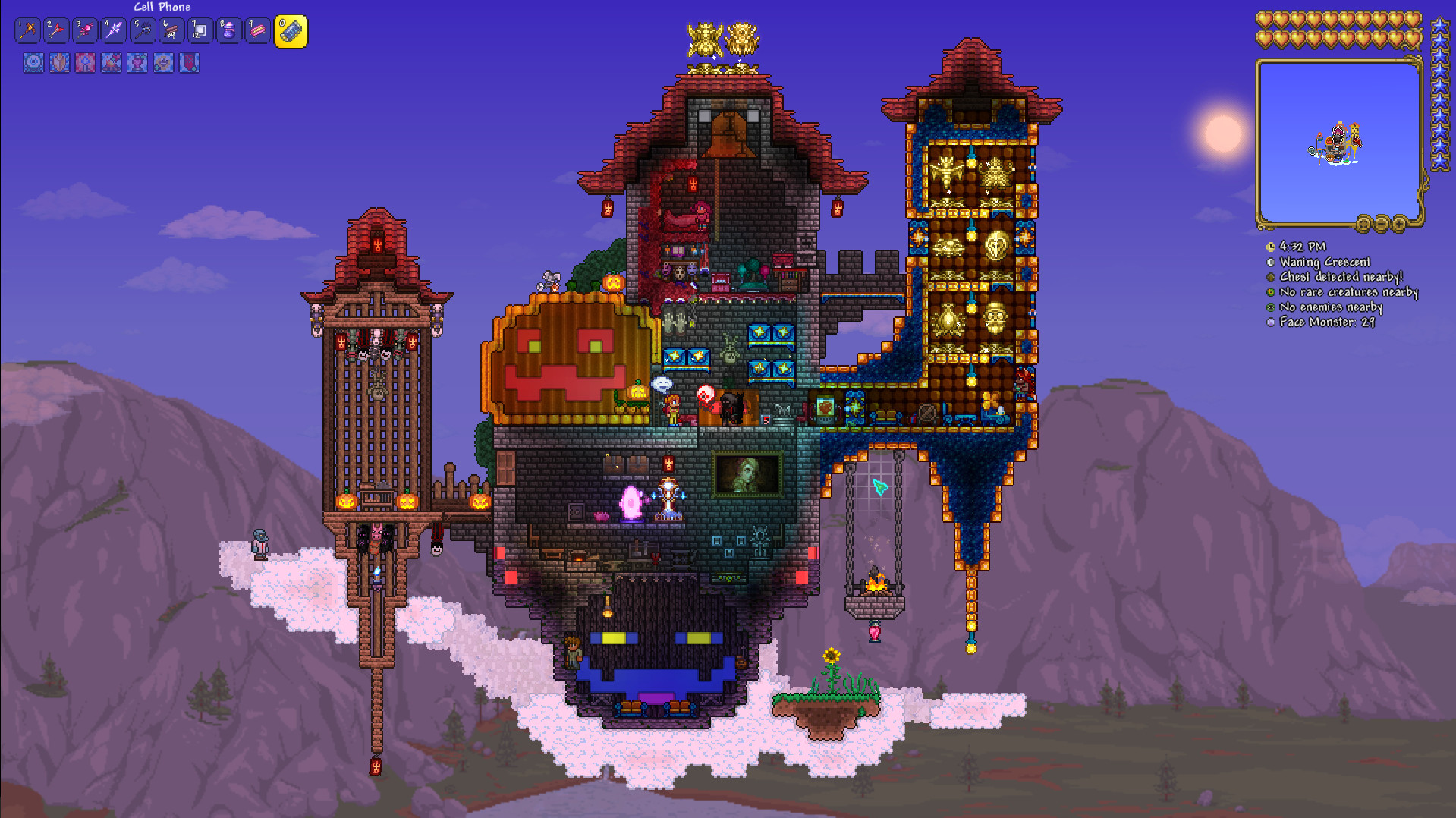Select the Cell Phone in hotbar slot 0
Viewport: 1456px width, 818px height.
click(292, 30)
